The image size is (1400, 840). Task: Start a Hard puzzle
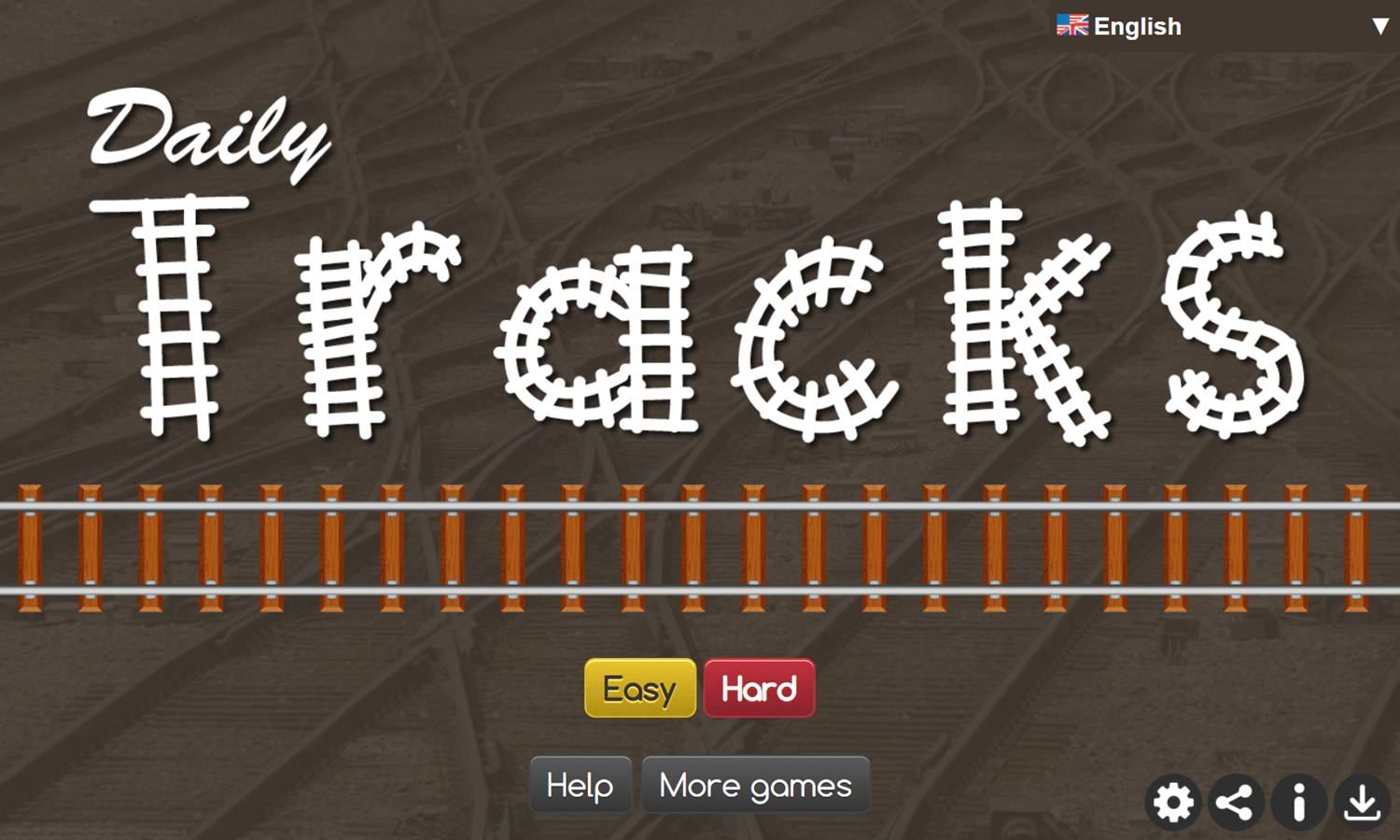pyautogui.click(x=758, y=688)
